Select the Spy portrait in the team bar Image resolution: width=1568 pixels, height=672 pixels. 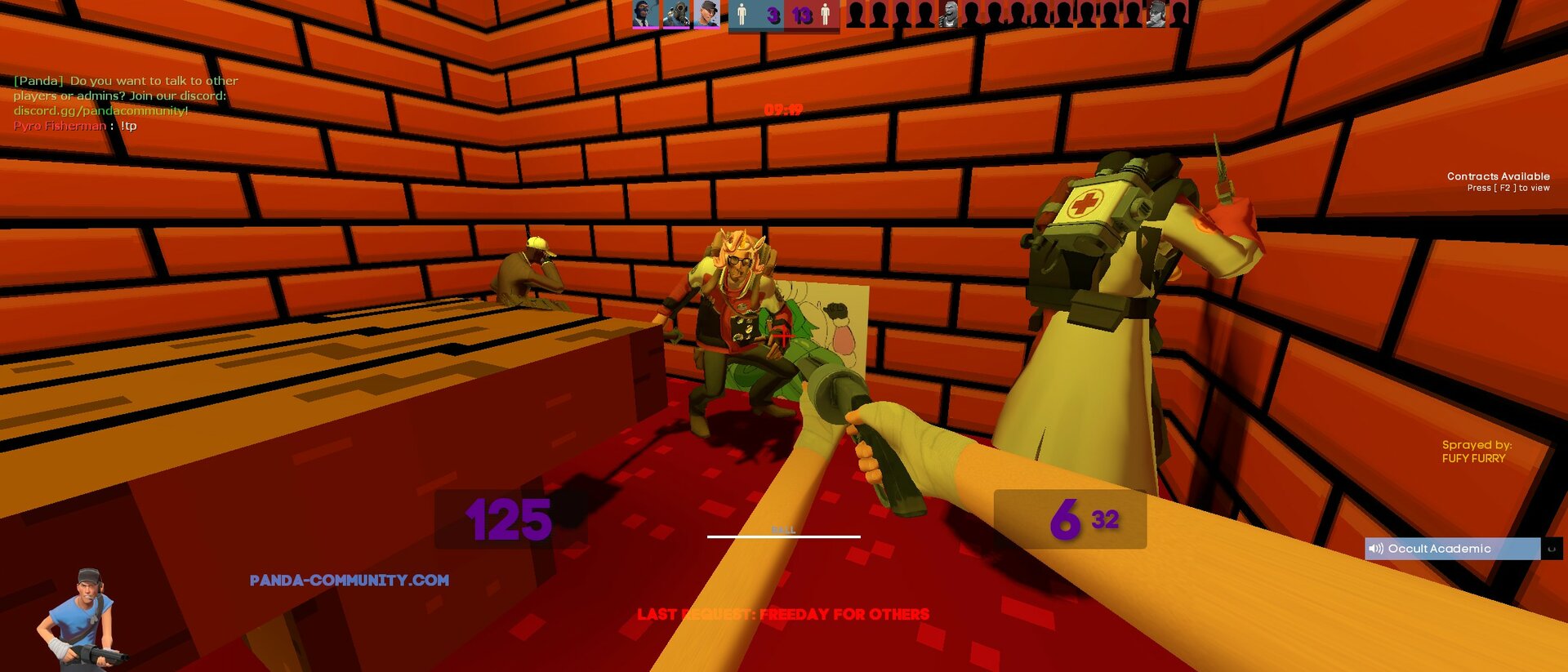coord(645,14)
